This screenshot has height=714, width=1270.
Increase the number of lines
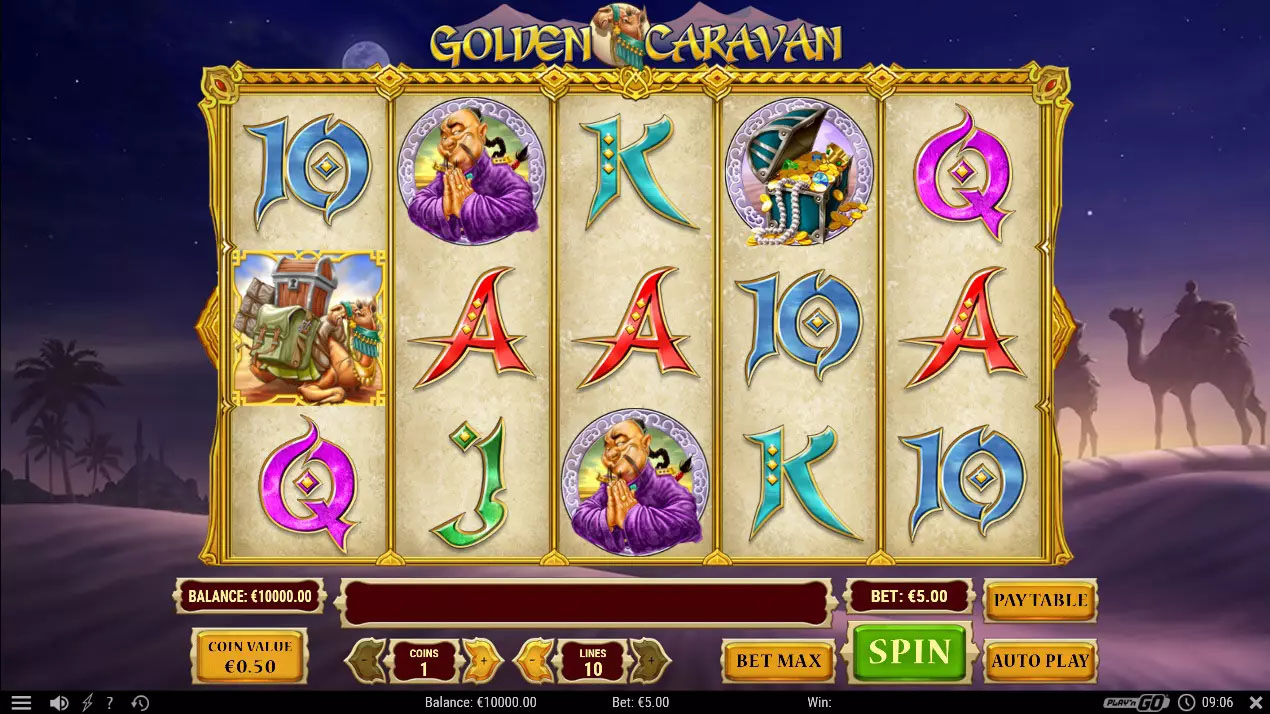tap(650, 660)
